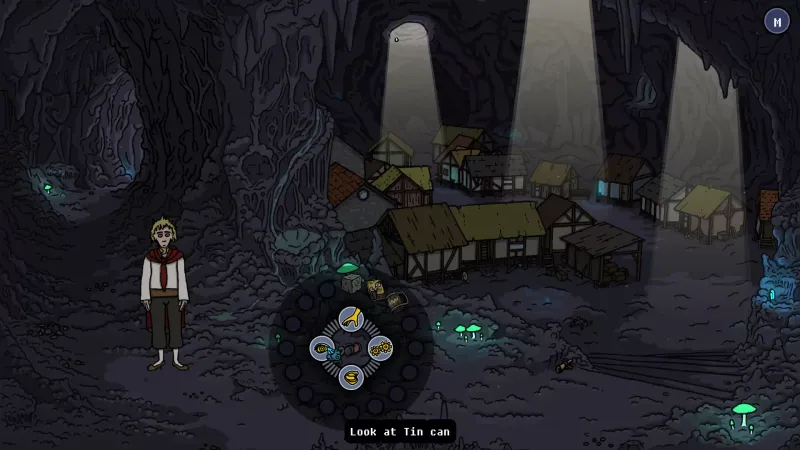Select the eye look-at action

(322, 349)
